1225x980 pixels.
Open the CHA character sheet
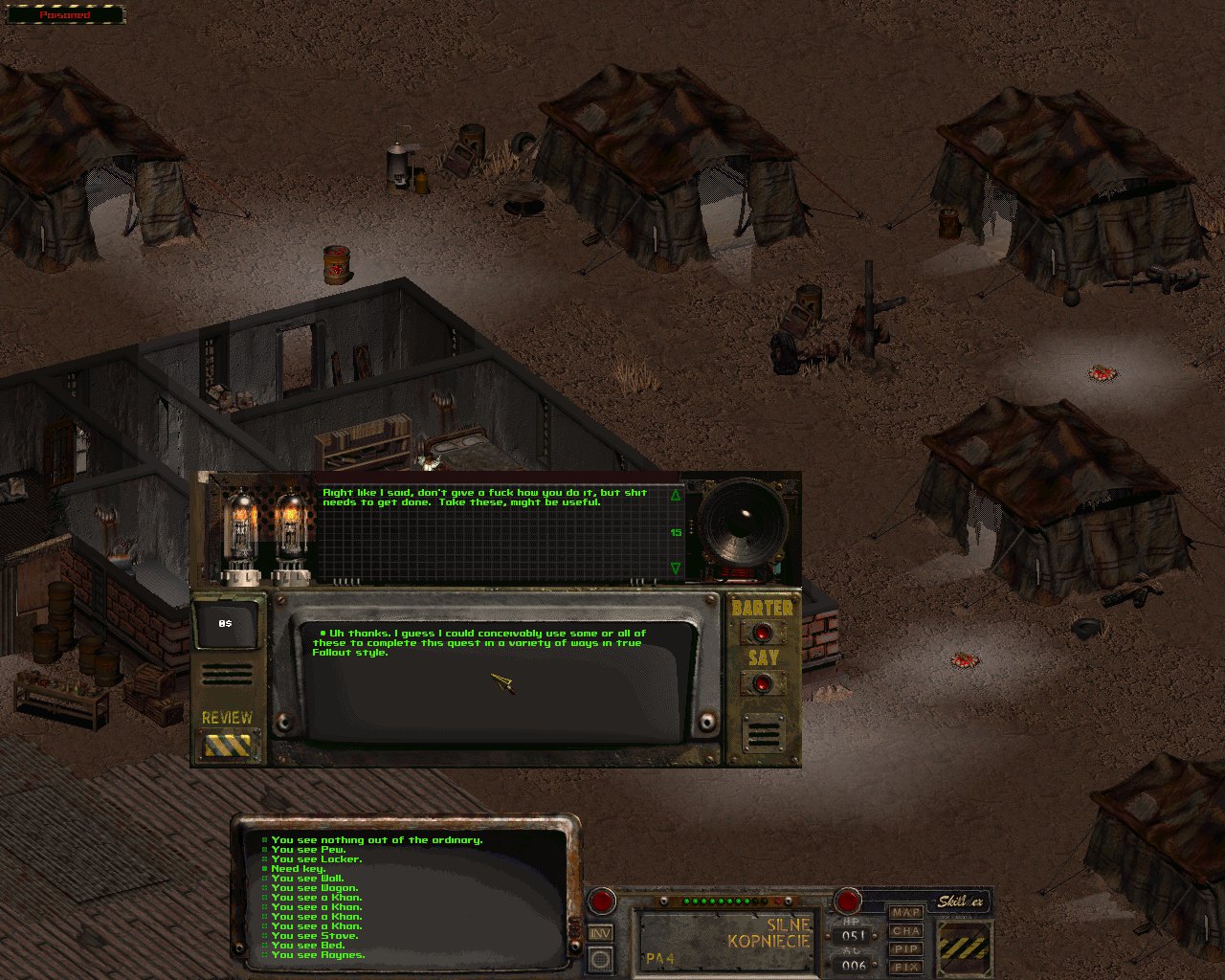[x=905, y=931]
